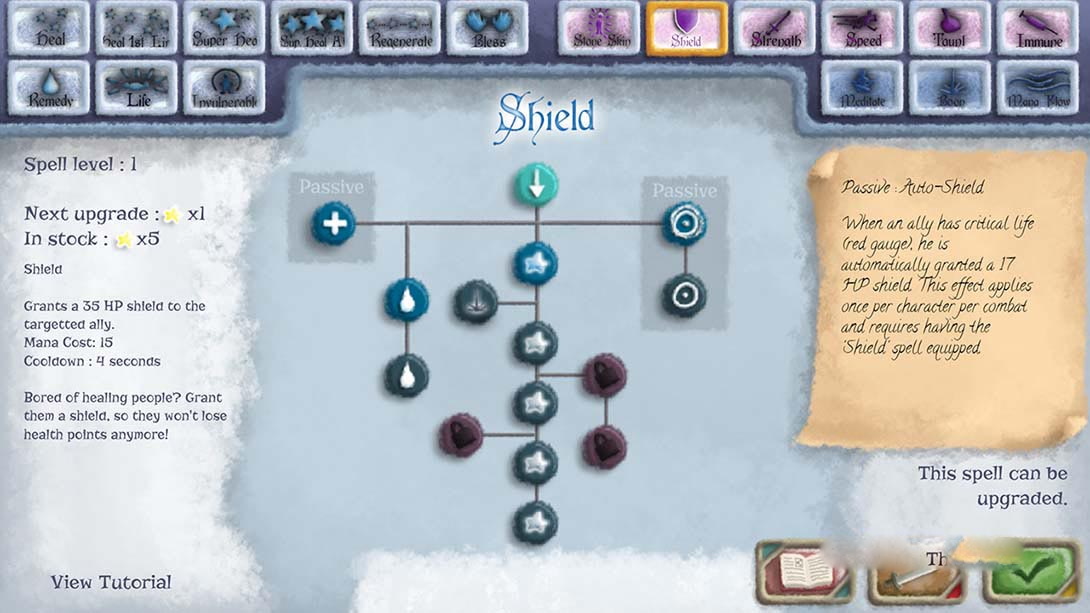Choose the Taunt spell tab
Viewport: 1090px width, 613px height.
tap(949, 28)
